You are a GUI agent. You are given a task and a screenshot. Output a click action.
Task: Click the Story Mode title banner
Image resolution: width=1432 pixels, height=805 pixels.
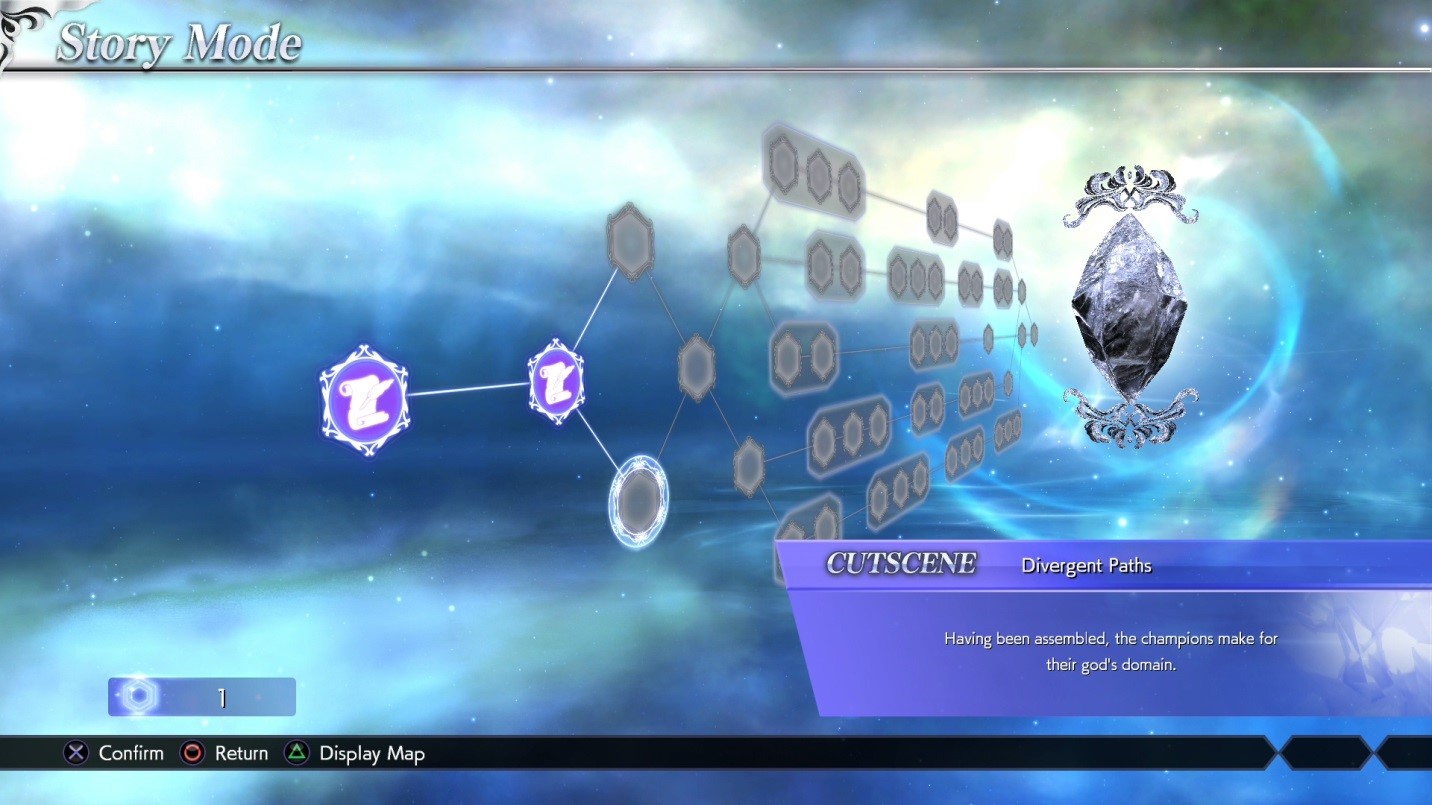(x=178, y=42)
